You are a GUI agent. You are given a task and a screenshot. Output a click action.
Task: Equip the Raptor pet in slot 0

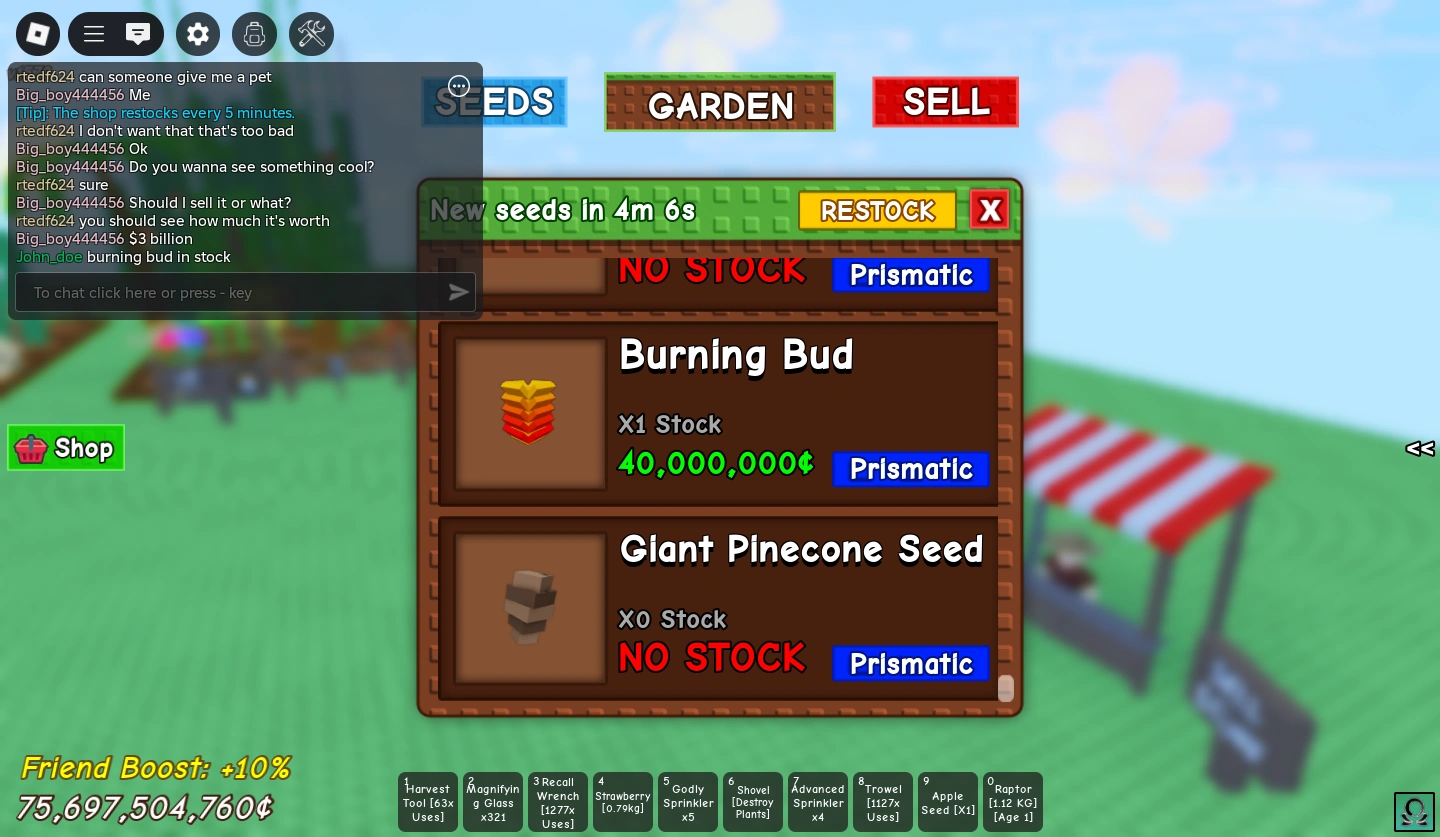(1013, 801)
